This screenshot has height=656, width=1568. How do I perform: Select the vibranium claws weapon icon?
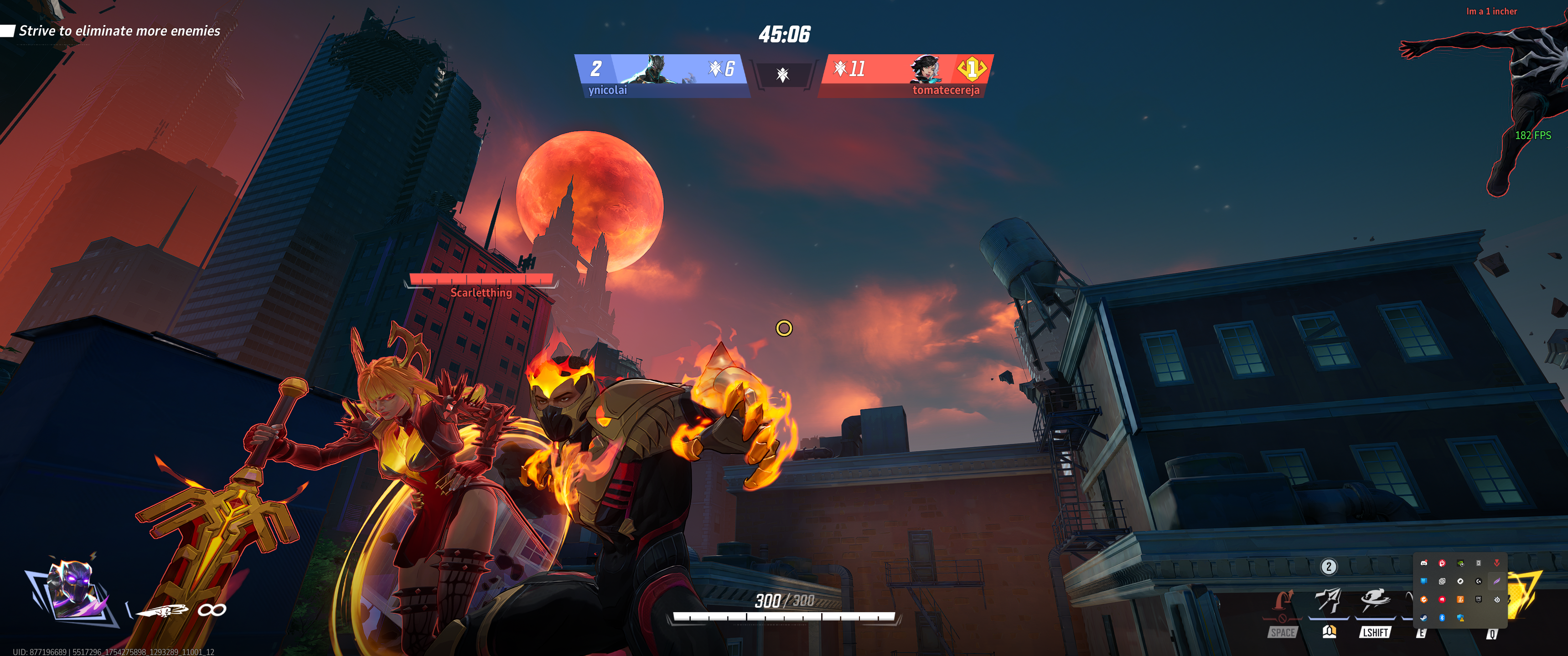tap(162, 610)
